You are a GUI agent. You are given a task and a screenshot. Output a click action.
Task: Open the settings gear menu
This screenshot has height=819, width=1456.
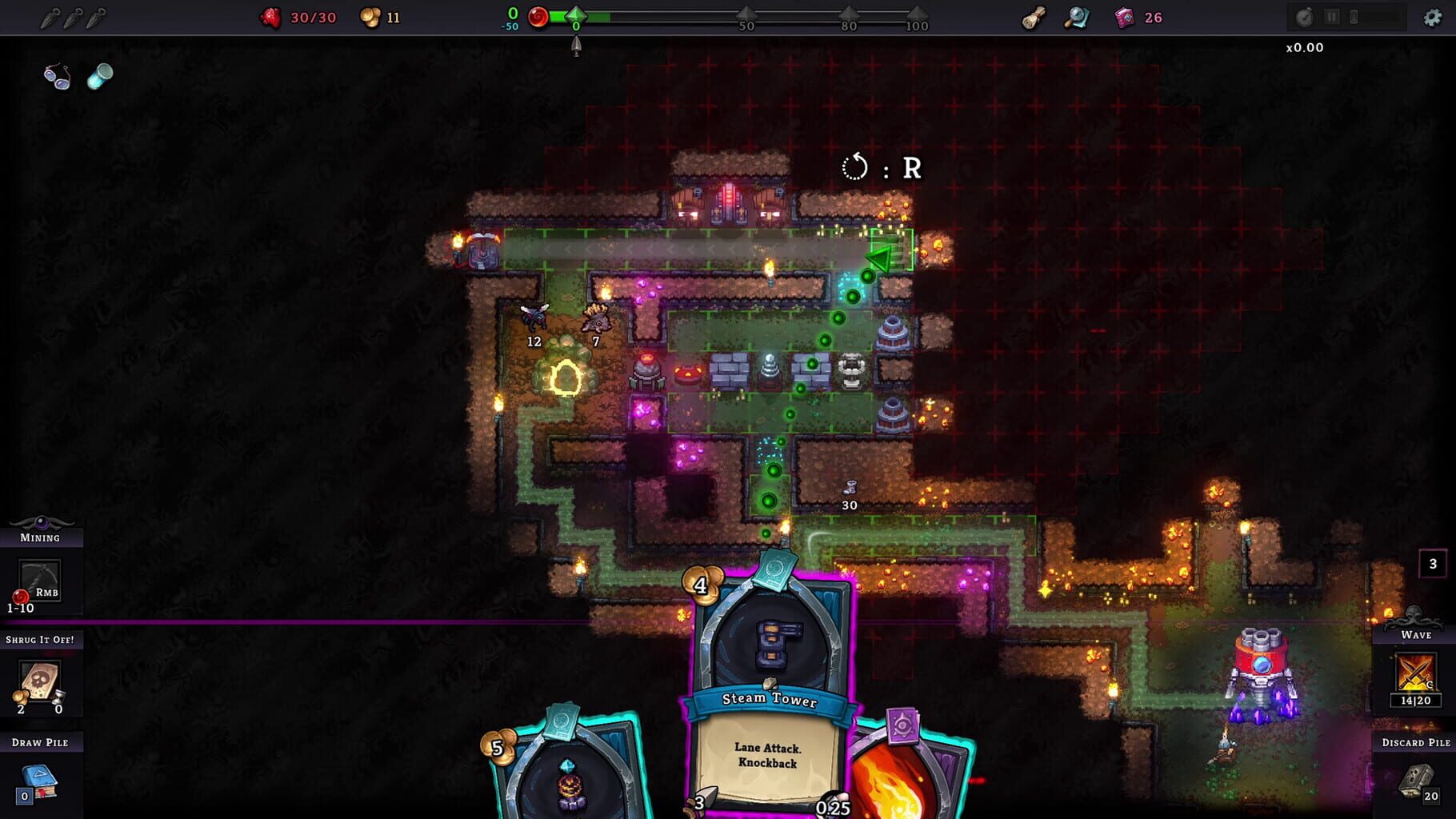(x=1430, y=16)
